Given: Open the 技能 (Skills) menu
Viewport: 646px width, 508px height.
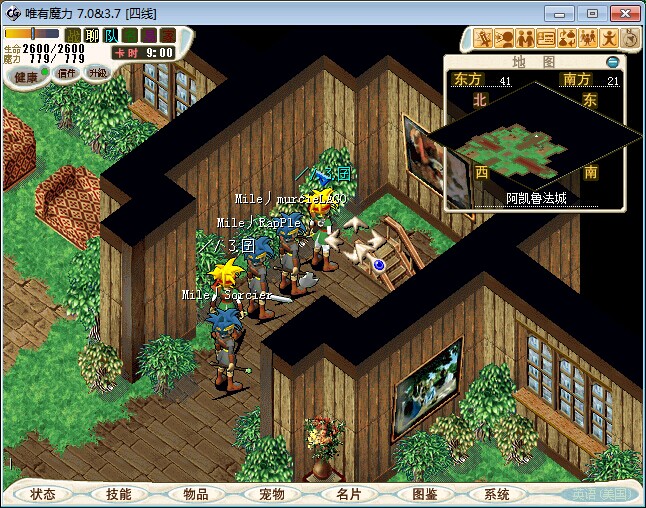Looking at the screenshot, I should coord(119,494).
